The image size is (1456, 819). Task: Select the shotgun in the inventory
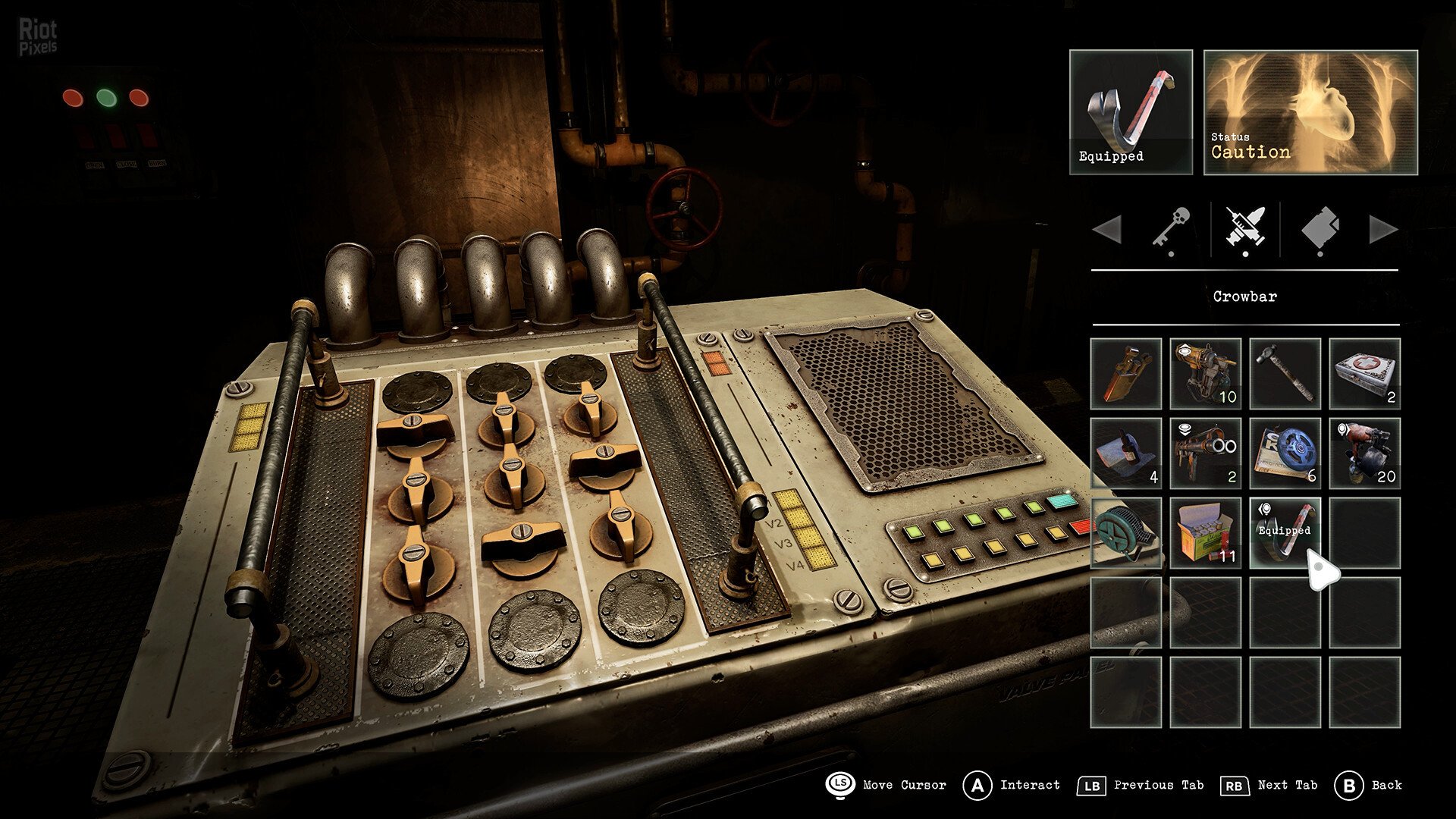tap(1206, 455)
